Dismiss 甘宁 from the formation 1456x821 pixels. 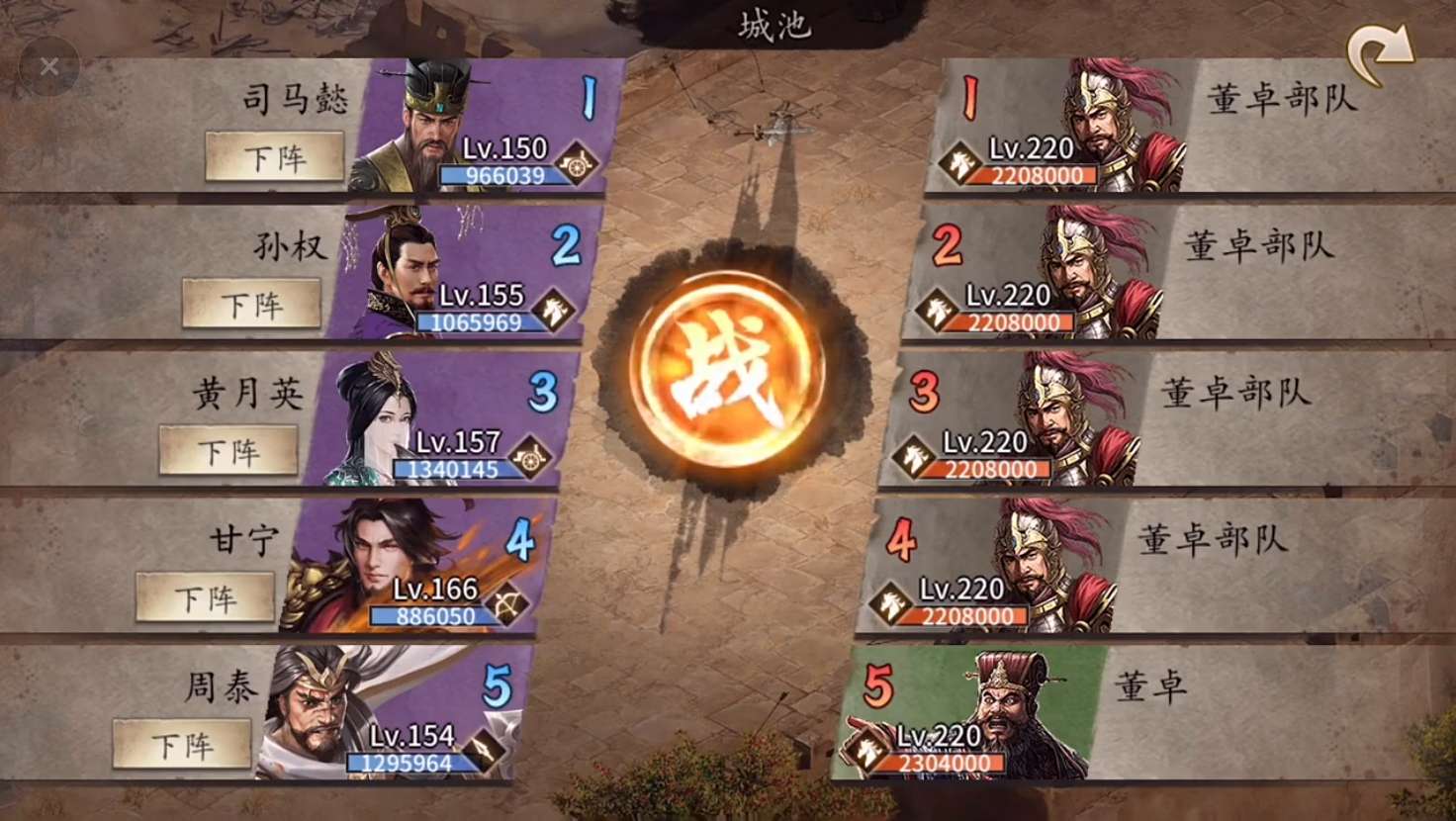coord(205,597)
